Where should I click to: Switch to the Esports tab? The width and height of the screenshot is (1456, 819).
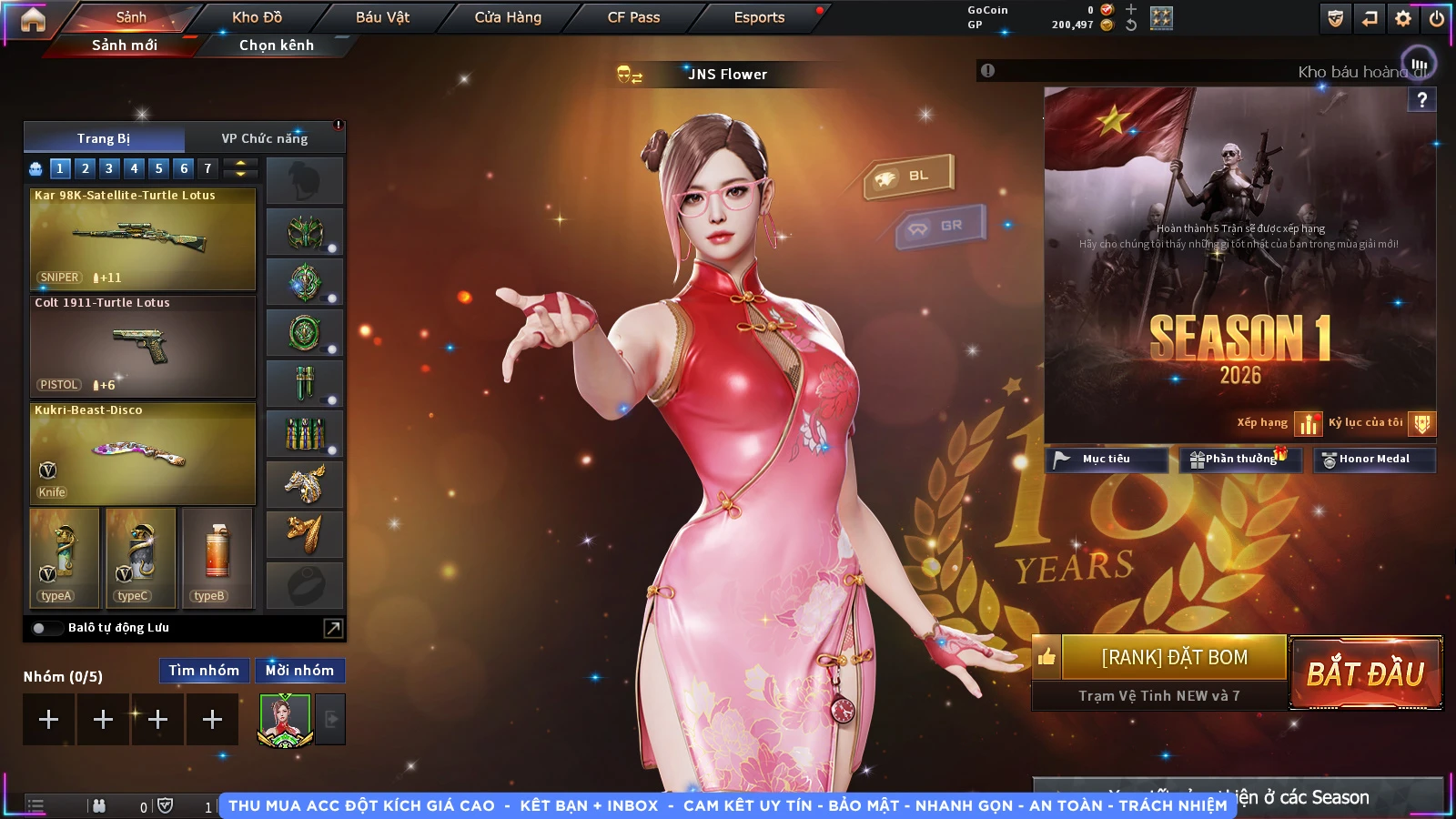point(759,17)
